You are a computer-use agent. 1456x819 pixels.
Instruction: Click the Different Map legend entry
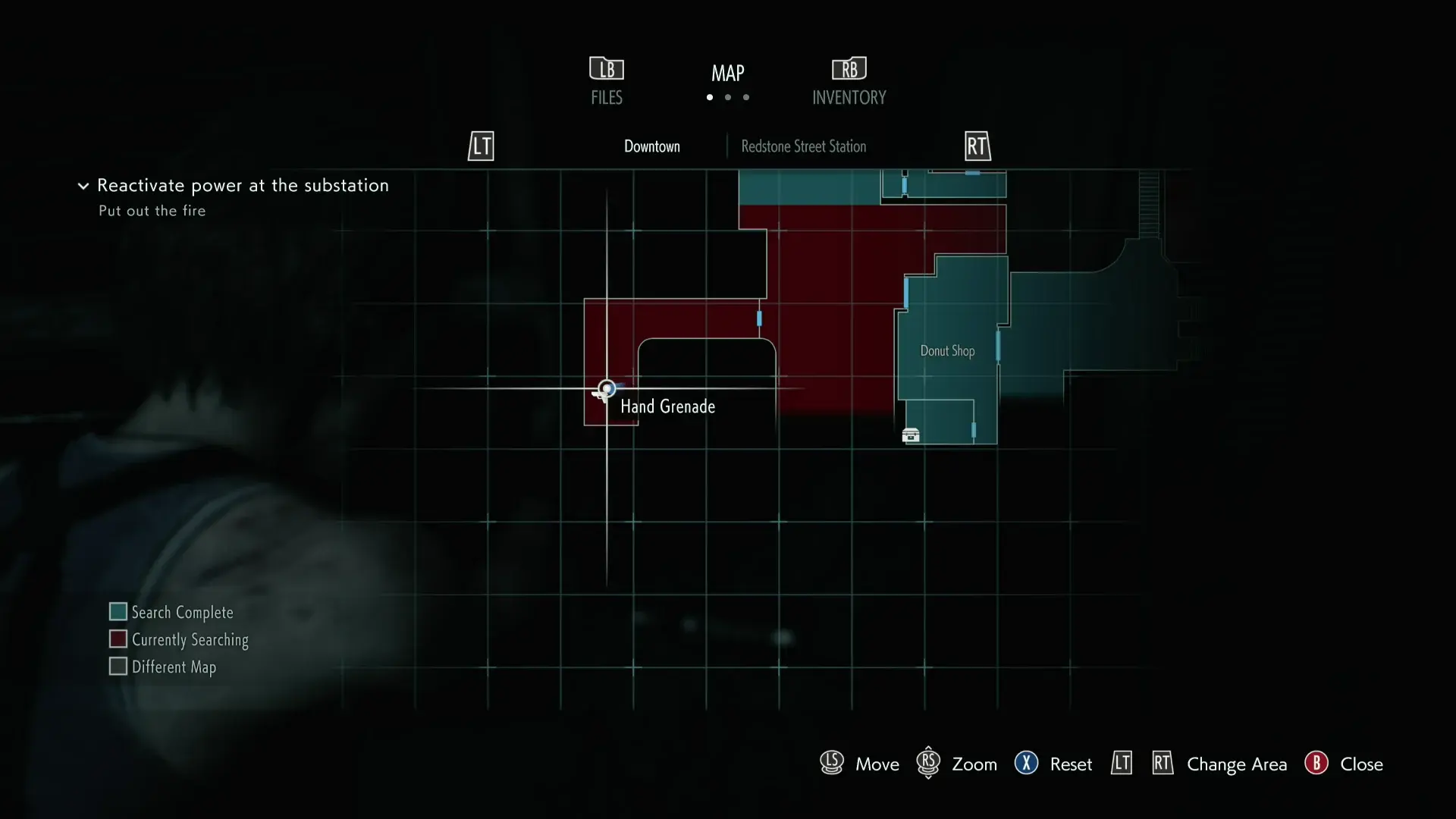pyautogui.click(x=163, y=667)
